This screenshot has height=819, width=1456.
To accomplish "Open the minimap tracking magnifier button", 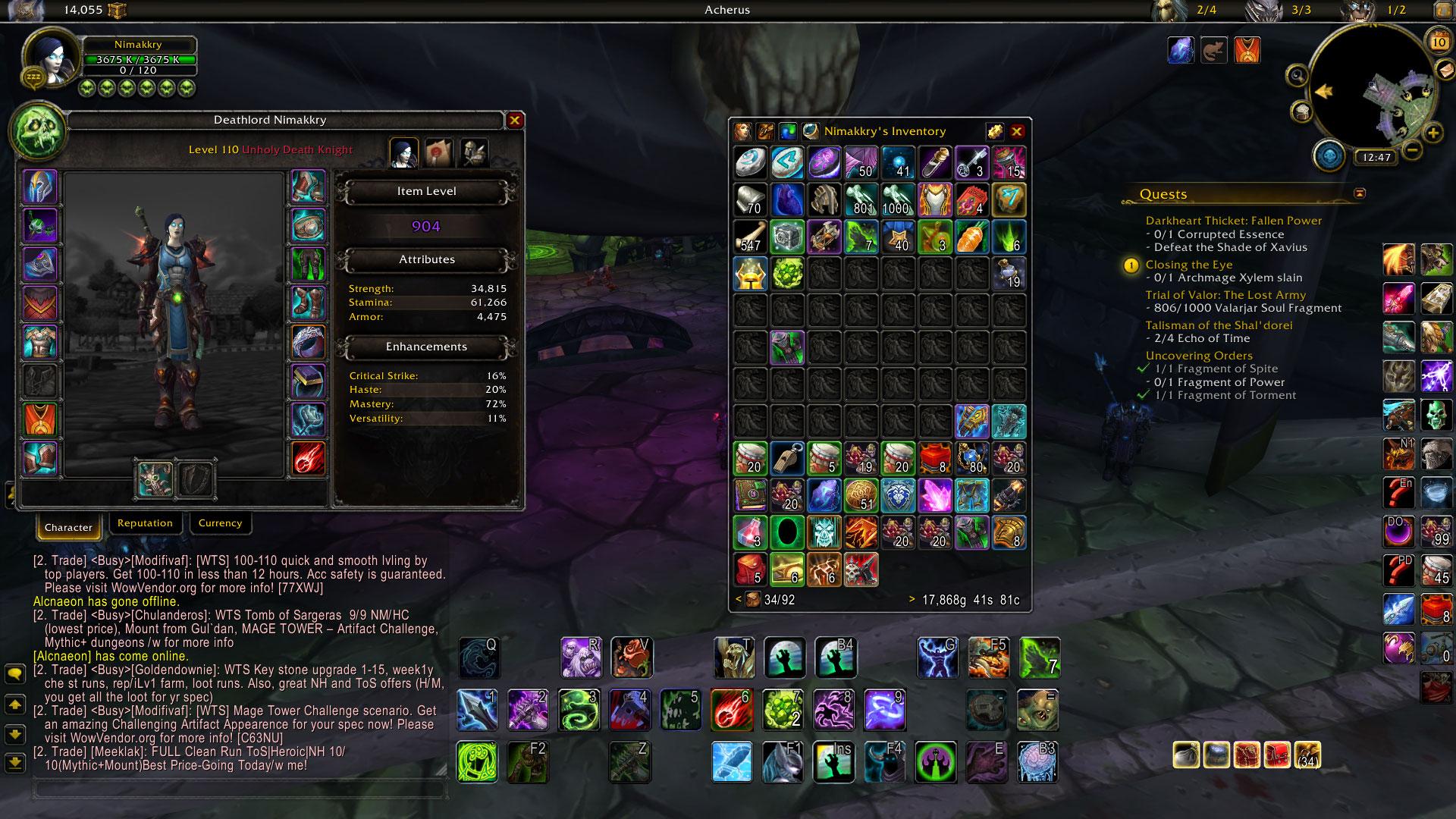I will [1298, 75].
